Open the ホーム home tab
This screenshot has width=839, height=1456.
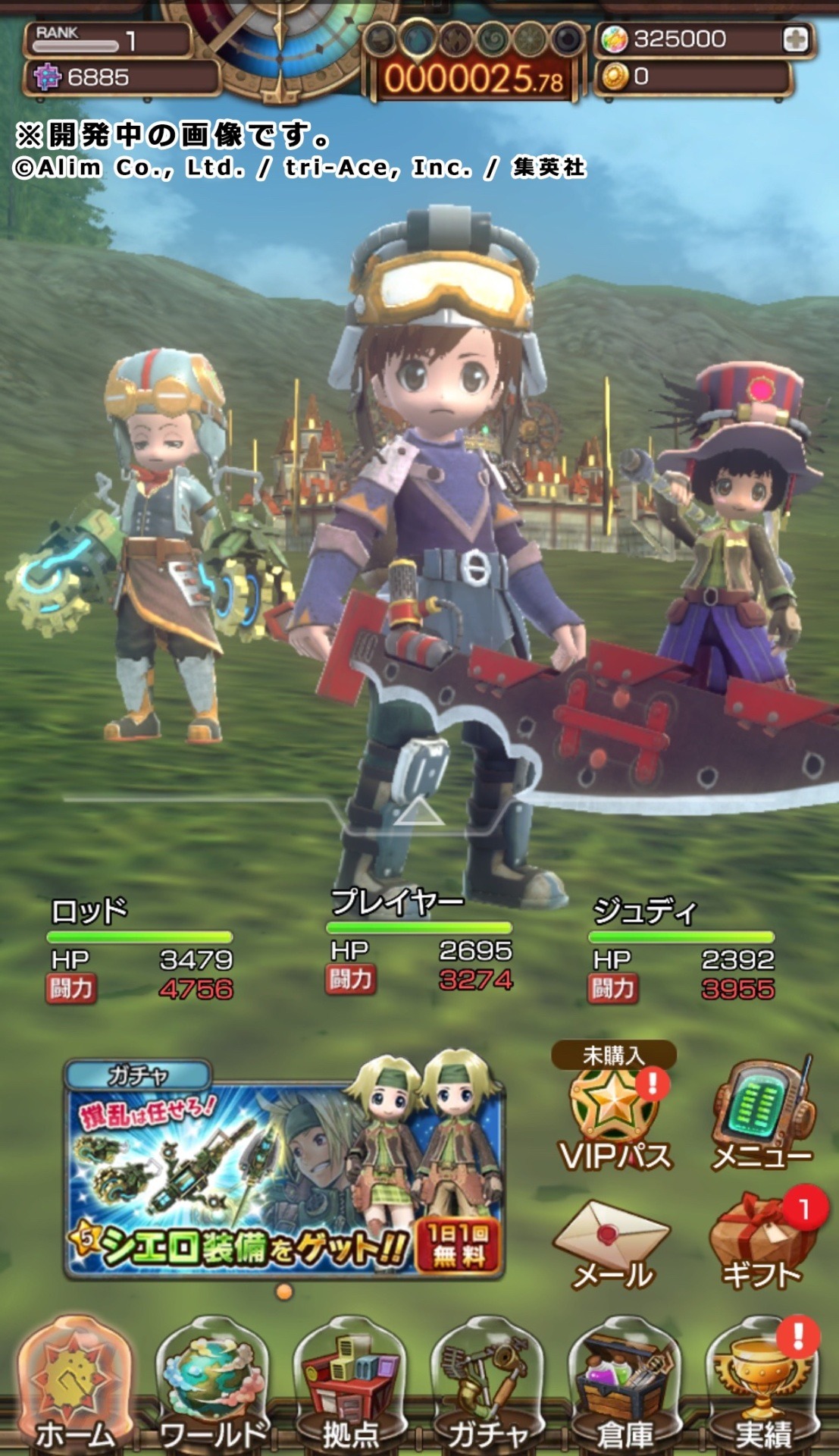point(74,1386)
